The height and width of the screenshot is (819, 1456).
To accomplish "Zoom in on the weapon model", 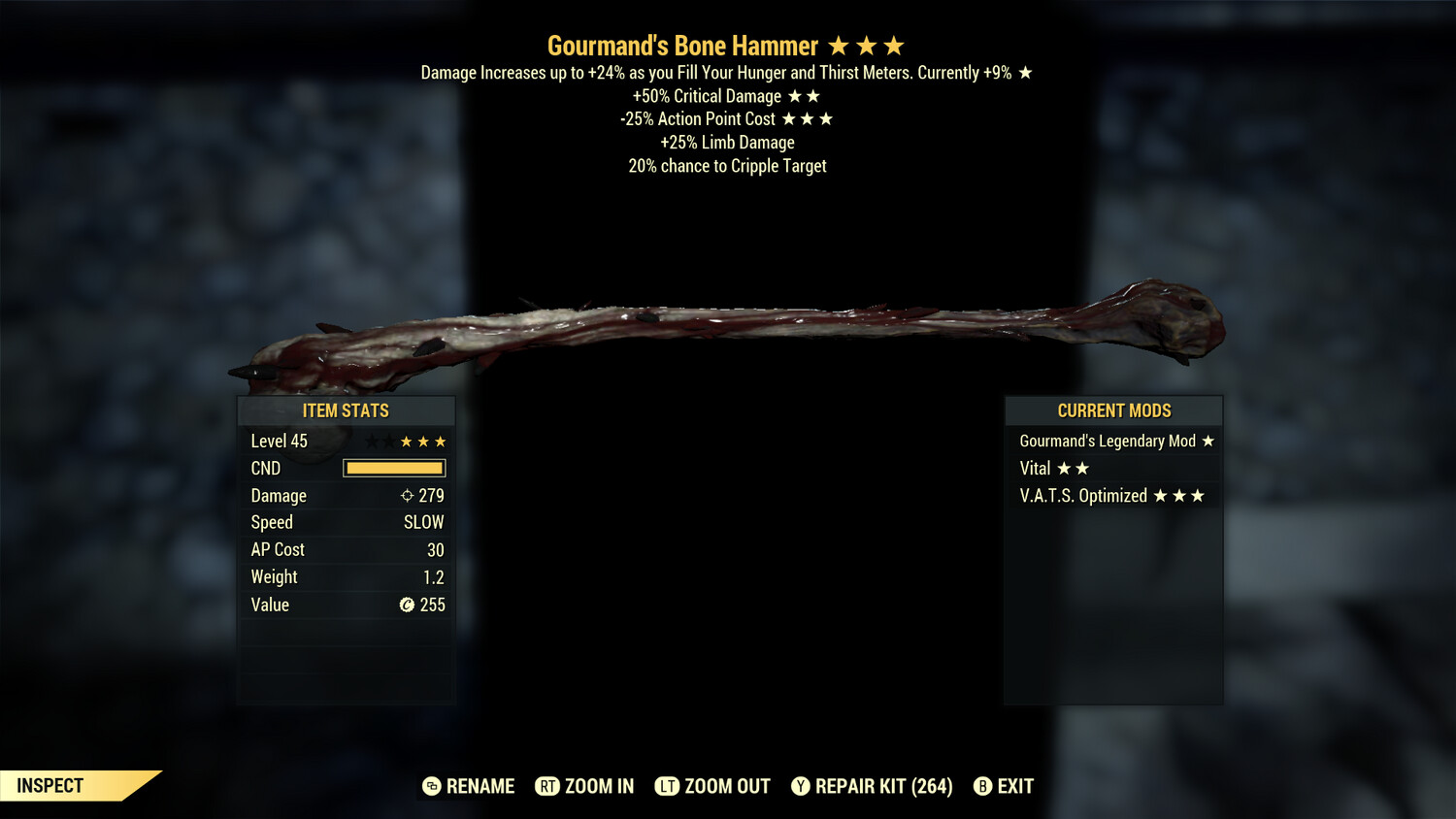I will (585, 786).
